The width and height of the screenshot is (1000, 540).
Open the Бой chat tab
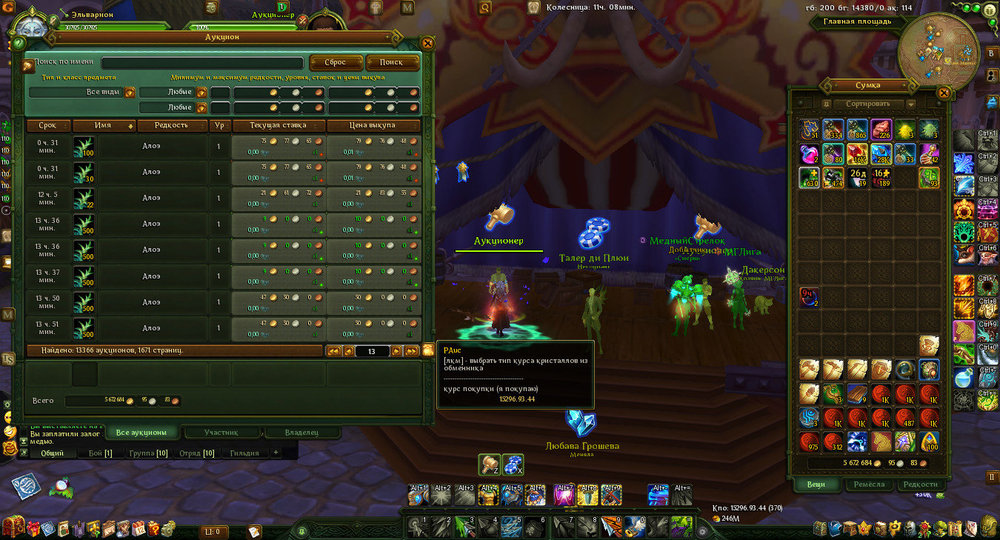(101, 453)
